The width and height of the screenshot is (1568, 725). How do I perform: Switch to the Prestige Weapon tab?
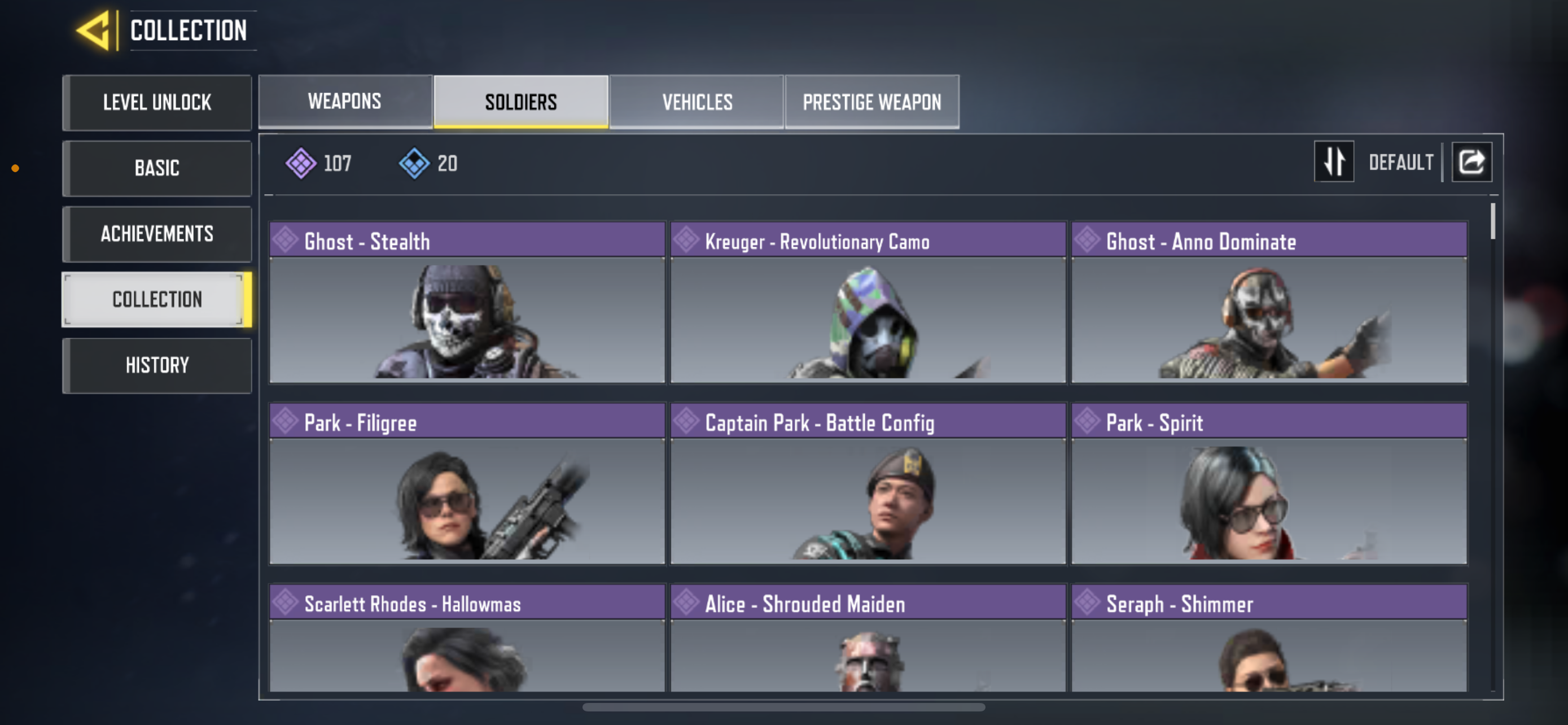pos(871,101)
